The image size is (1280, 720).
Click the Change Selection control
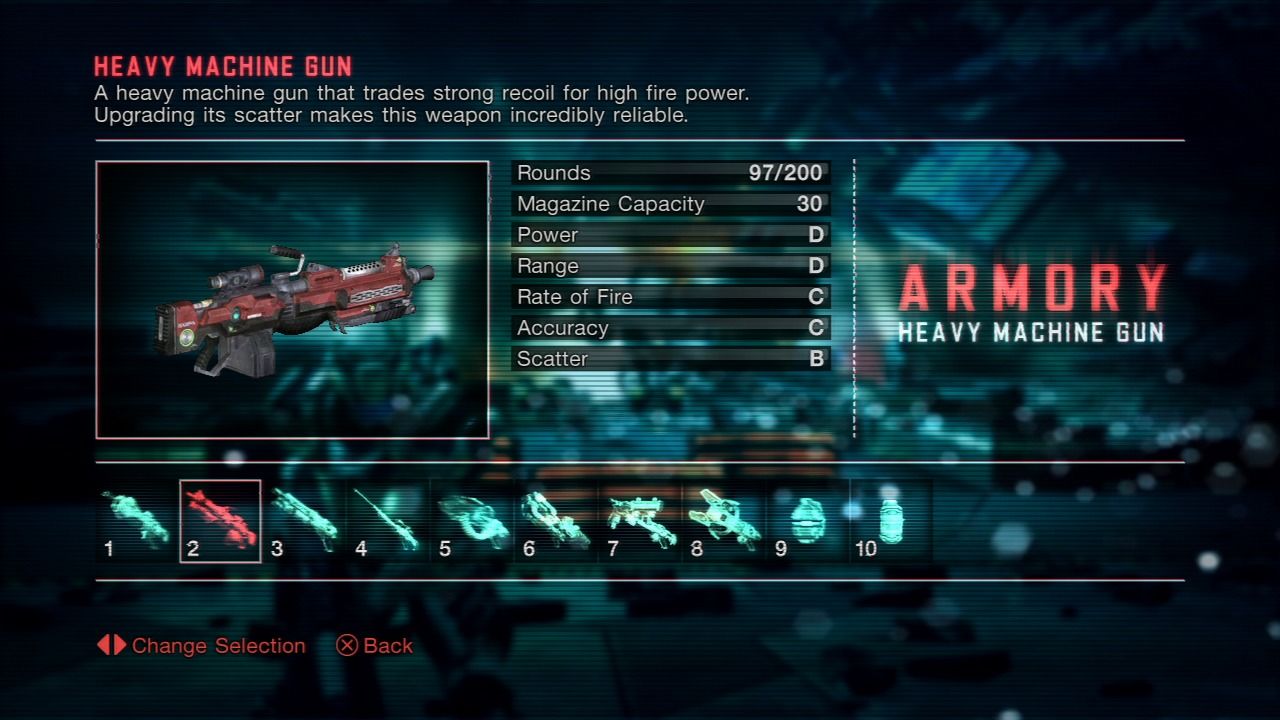click(x=202, y=646)
